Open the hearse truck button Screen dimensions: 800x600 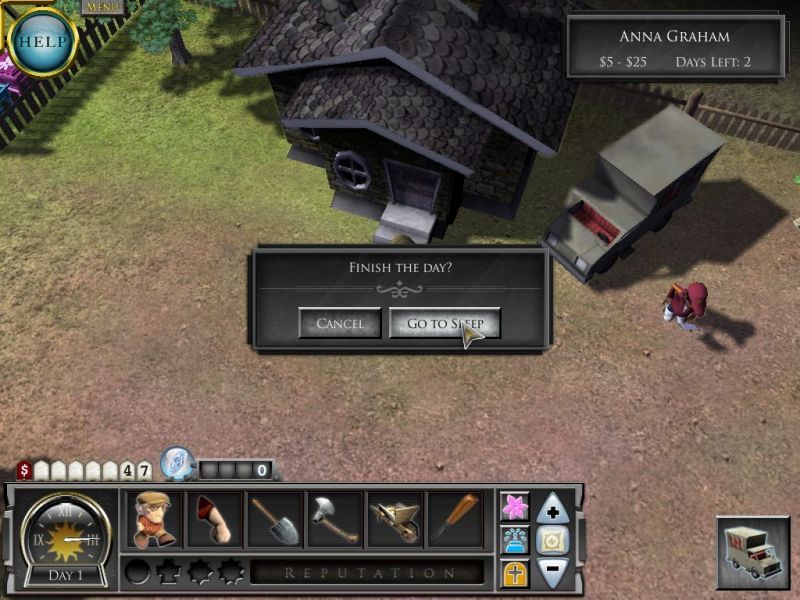click(752, 552)
